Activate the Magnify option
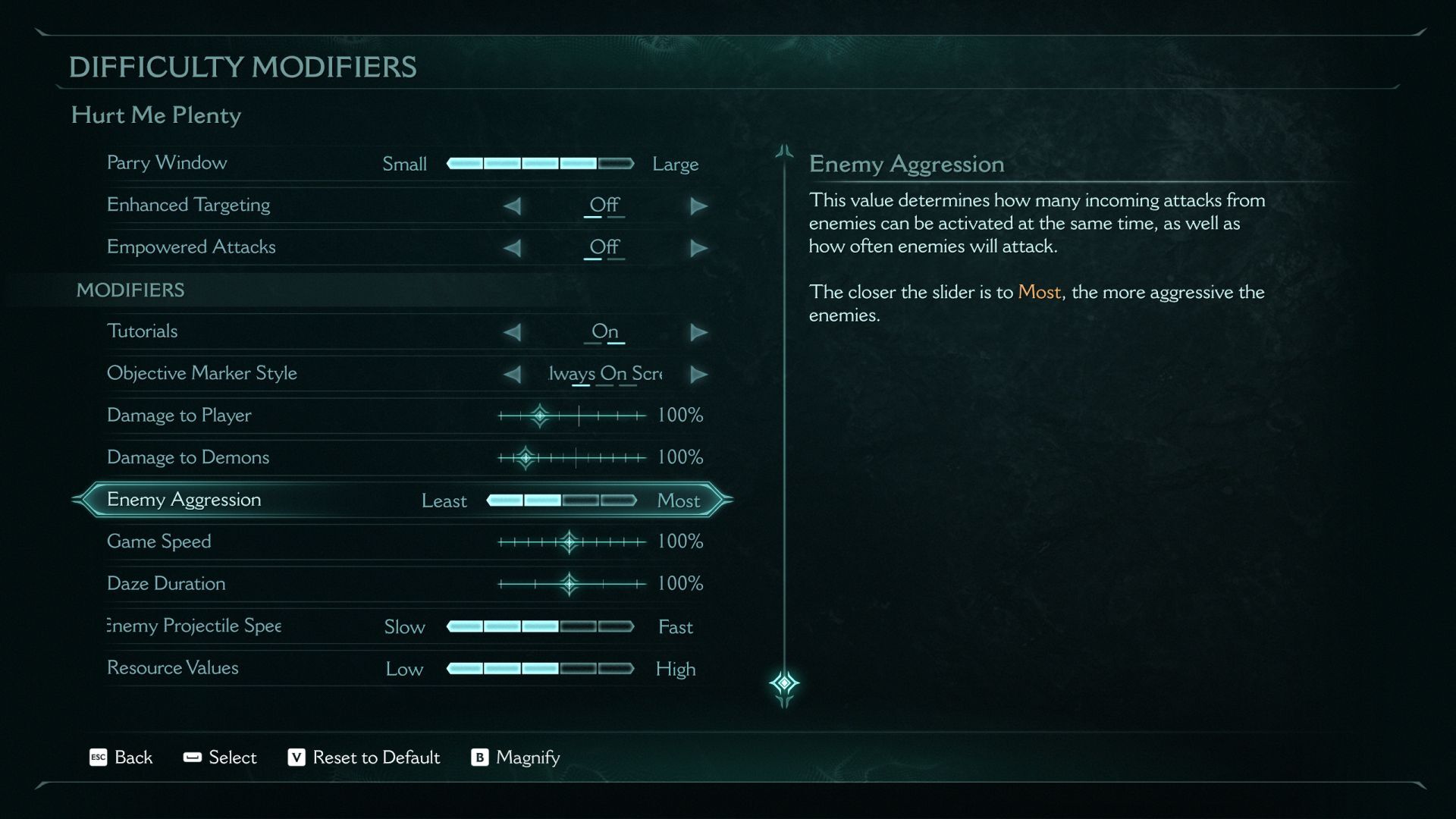The width and height of the screenshot is (1456, 819). (x=516, y=758)
